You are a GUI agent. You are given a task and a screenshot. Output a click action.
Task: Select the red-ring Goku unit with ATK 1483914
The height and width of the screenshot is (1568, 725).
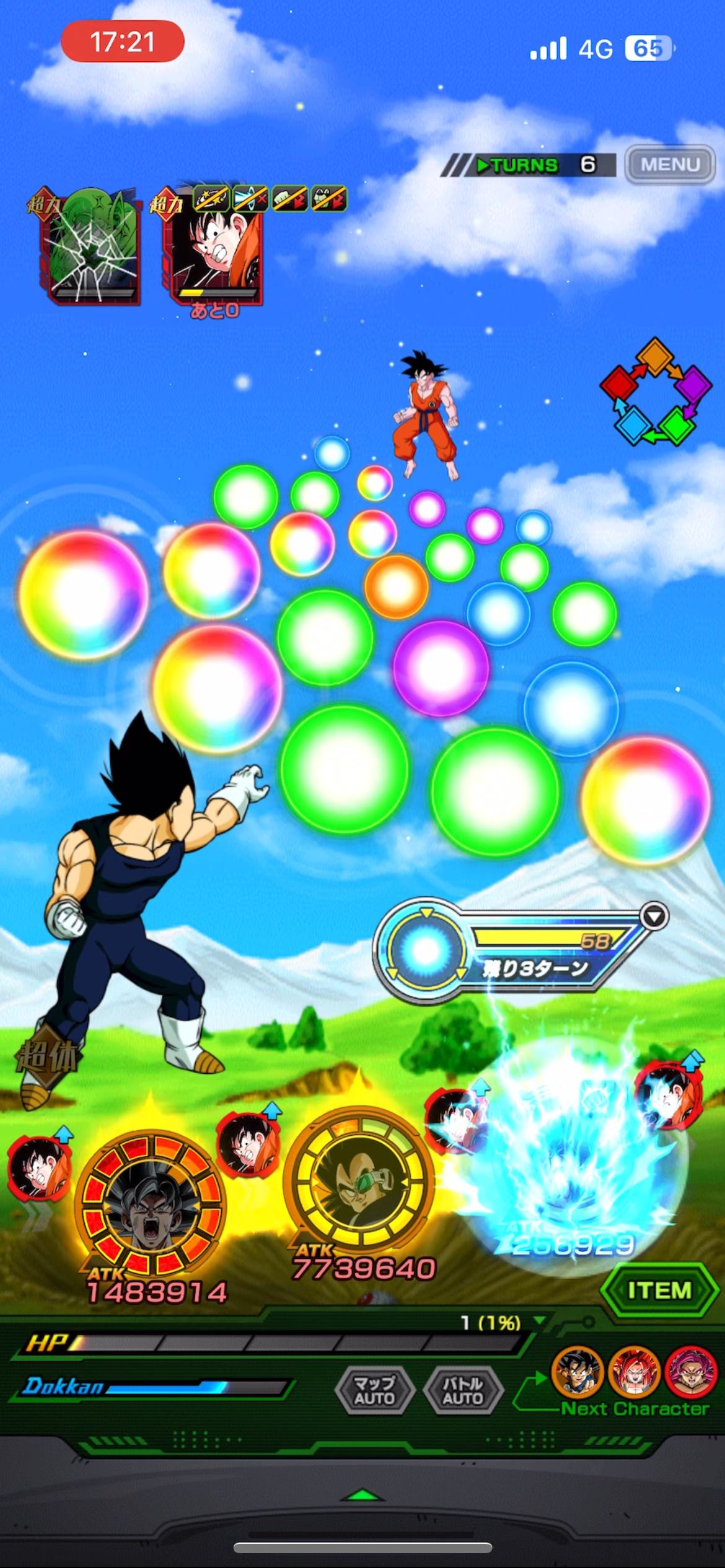(x=151, y=1204)
